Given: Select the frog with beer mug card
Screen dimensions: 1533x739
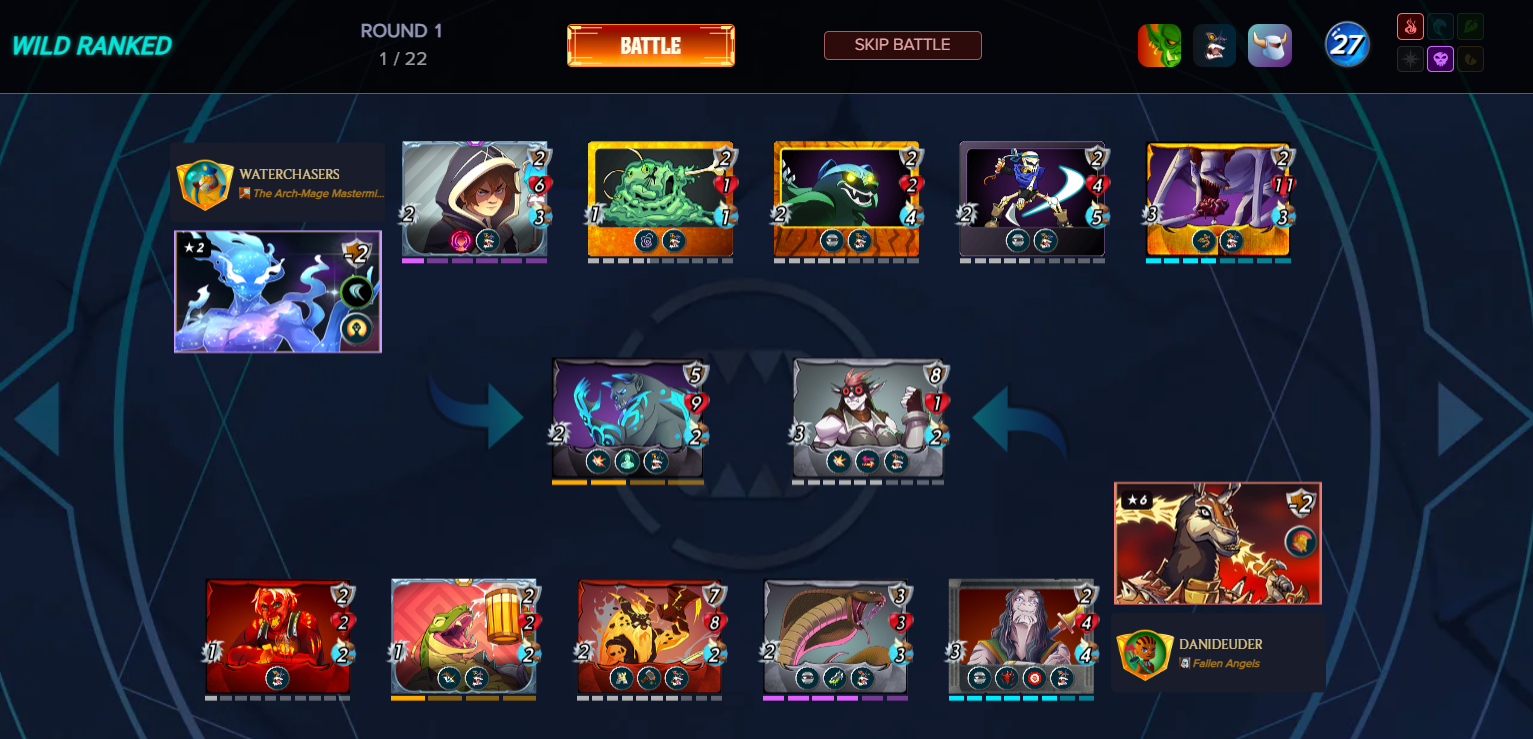Looking at the screenshot, I should (x=464, y=636).
